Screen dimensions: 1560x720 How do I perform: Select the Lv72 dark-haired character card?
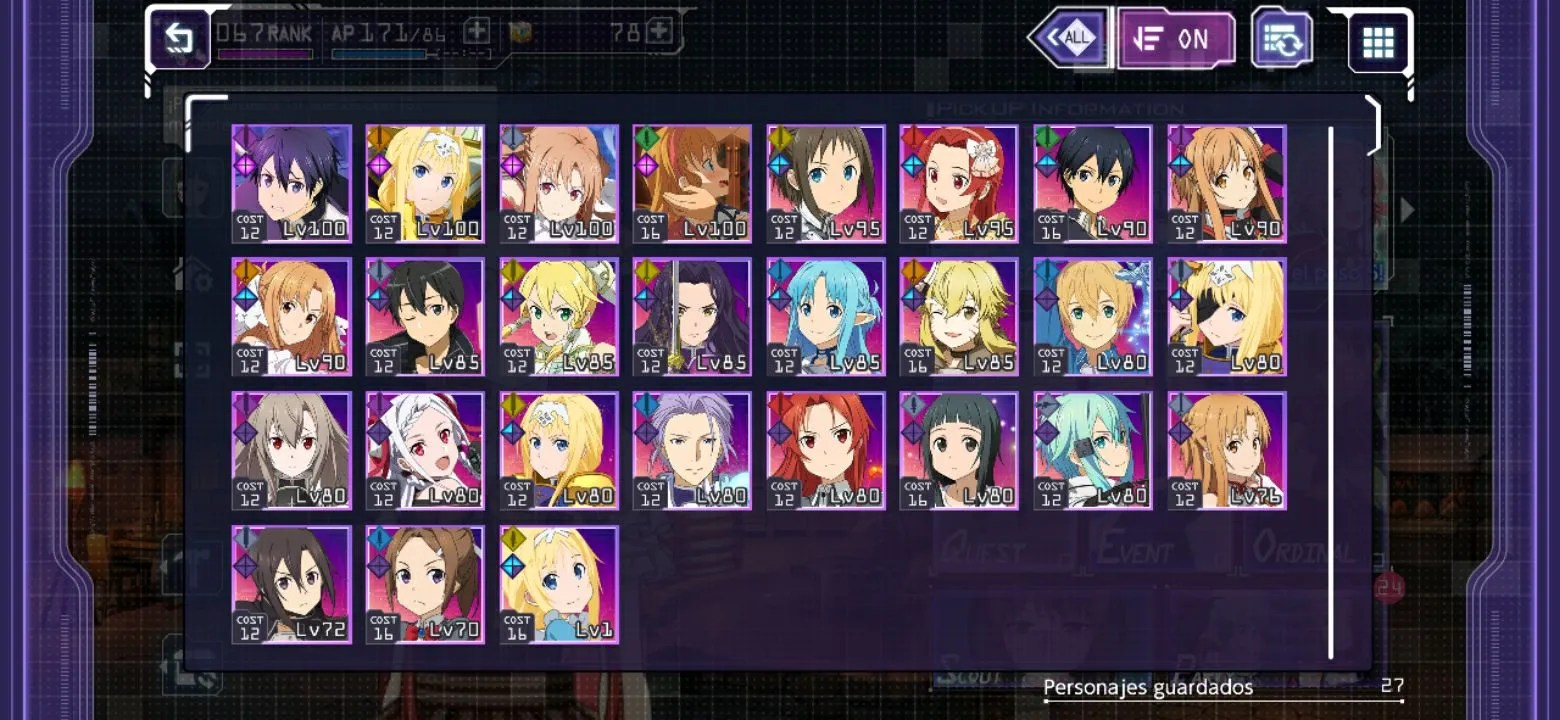(292, 584)
